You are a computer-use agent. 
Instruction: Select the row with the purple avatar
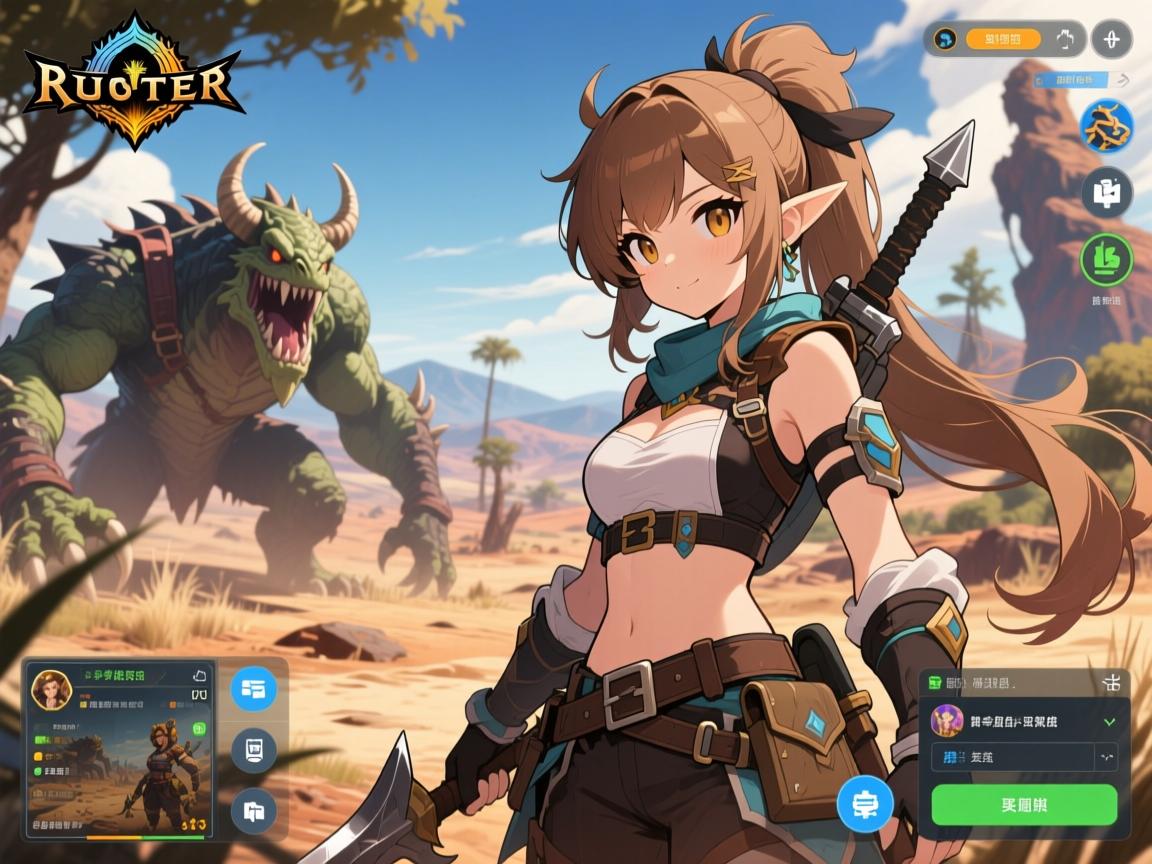[1023, 720]
